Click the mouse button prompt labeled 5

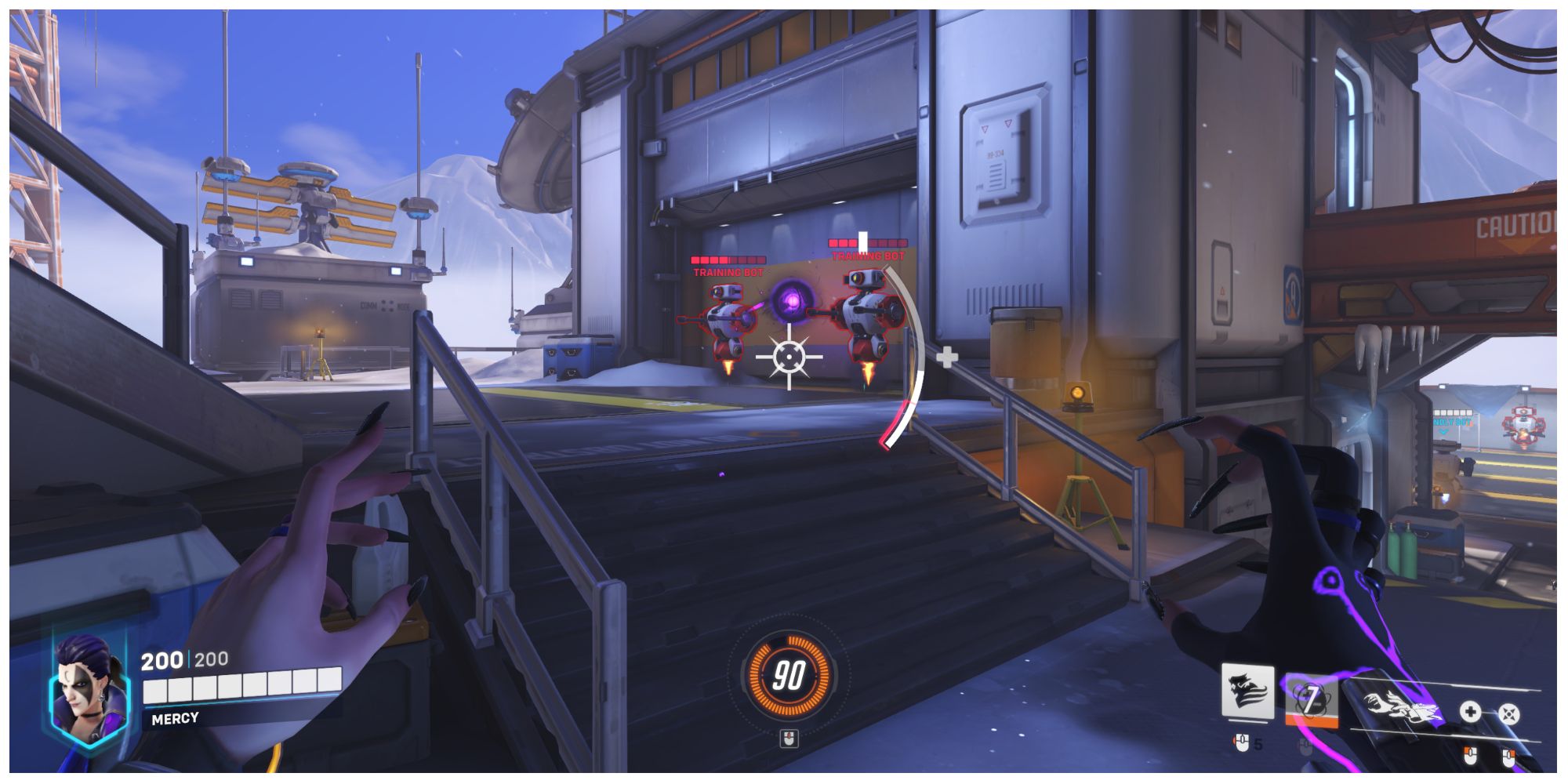tap(1242, 742)
